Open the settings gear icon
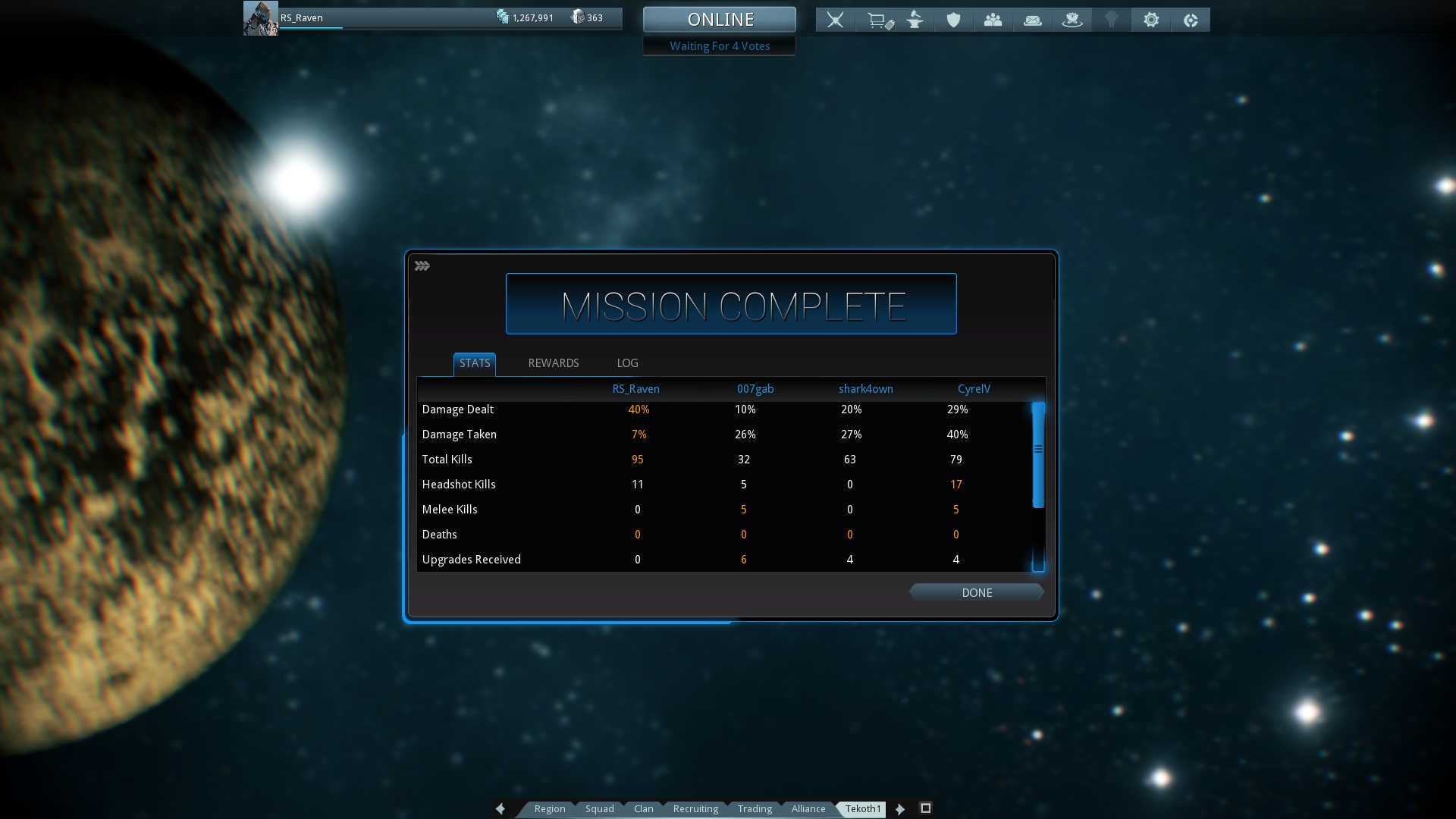Screen dimensions: 1456x819 (1150, 20)
